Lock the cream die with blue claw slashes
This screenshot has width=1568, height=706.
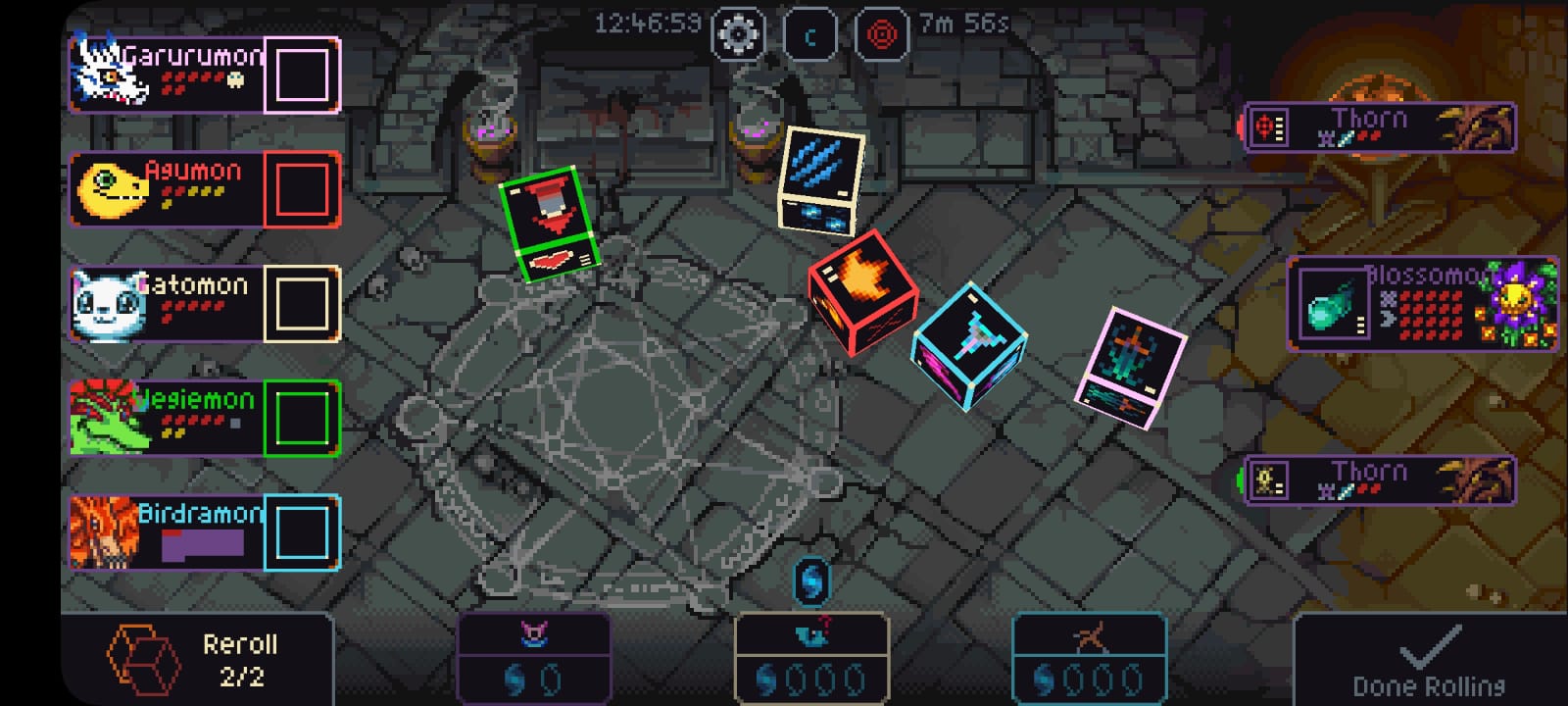tap(821, 179)
